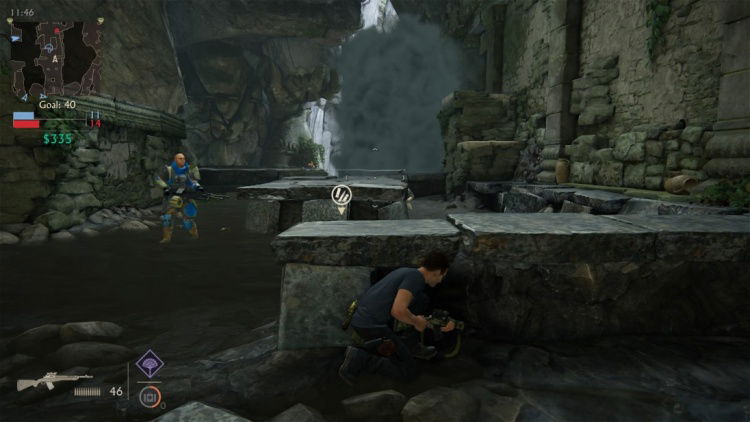The width and height of the screenshot is (750, 422).
Task: Click the red marker on the minimap
Action: (x=58, y=32)
